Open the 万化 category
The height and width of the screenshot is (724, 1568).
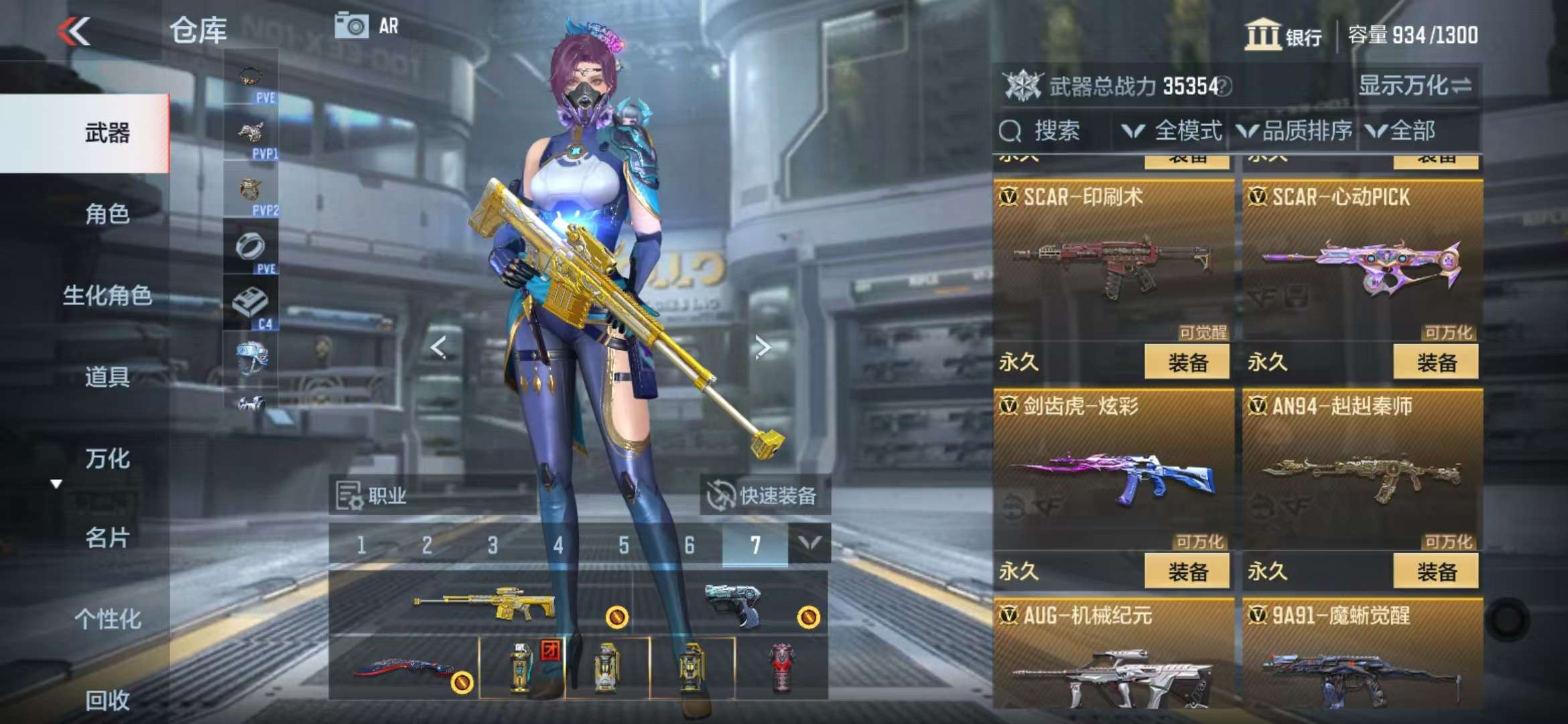(107, 459)
